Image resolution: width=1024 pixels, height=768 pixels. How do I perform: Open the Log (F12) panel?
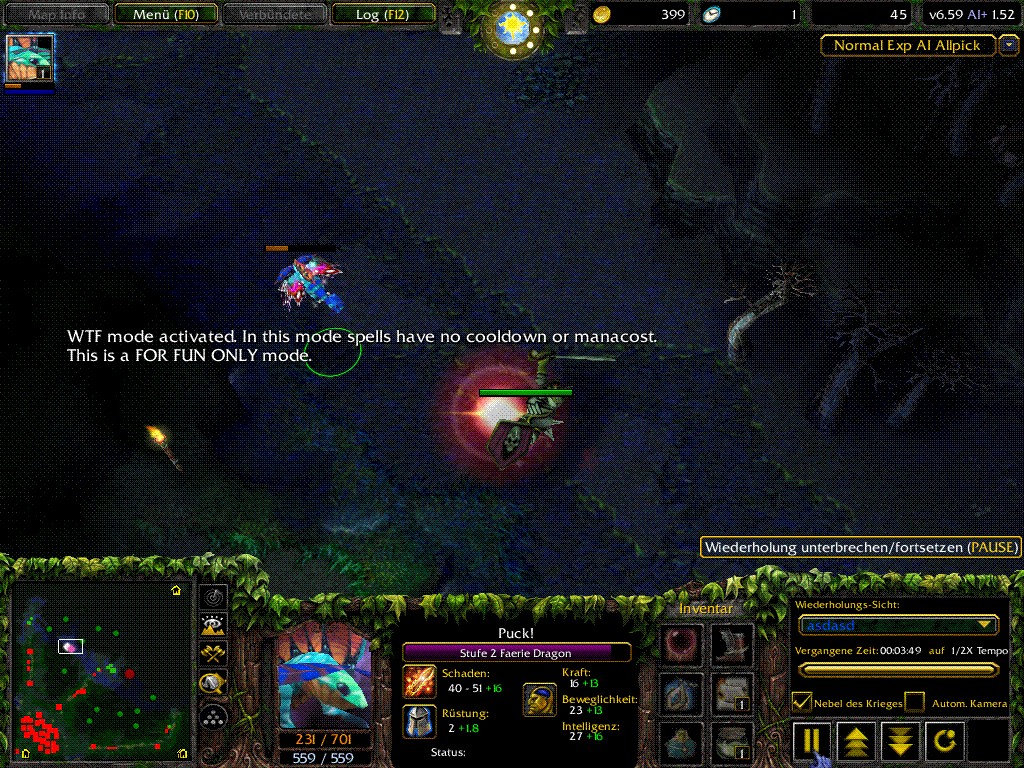(381, 14)
